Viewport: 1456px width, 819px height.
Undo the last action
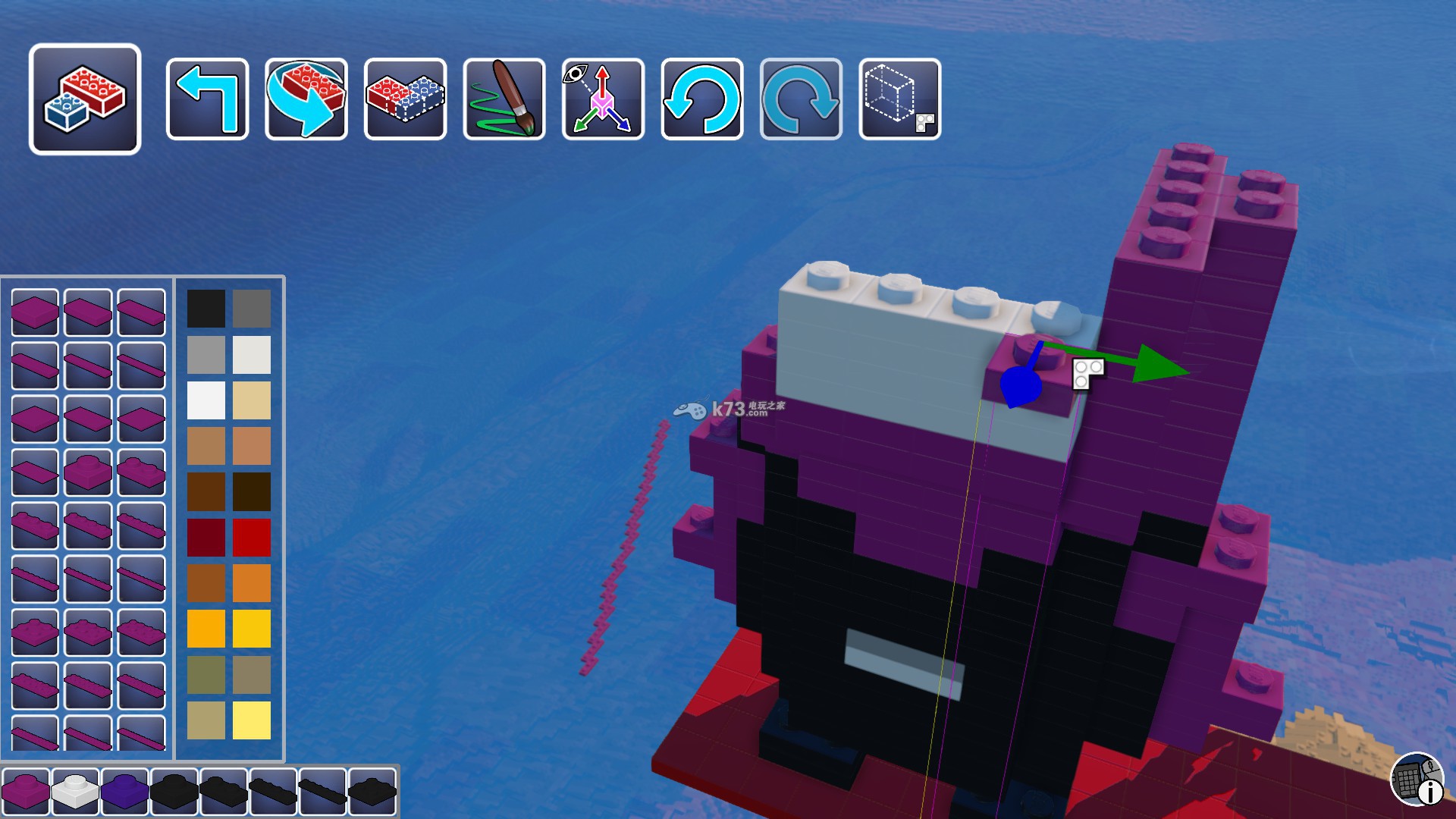[x=702, y=99]
